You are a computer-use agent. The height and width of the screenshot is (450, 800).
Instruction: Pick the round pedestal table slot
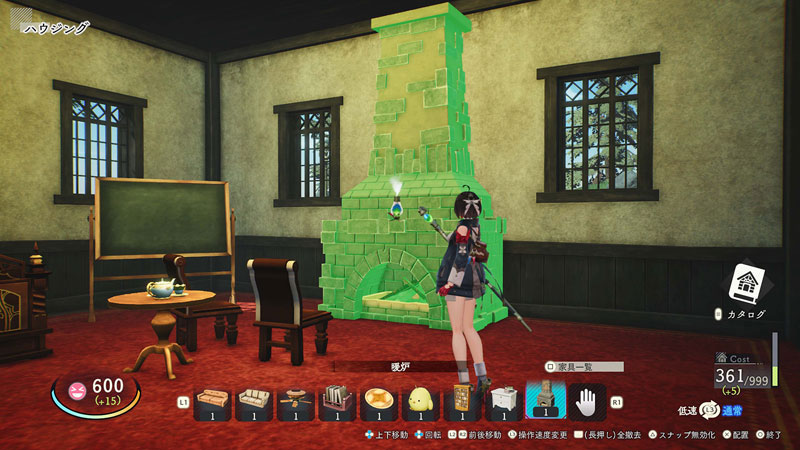296,400
